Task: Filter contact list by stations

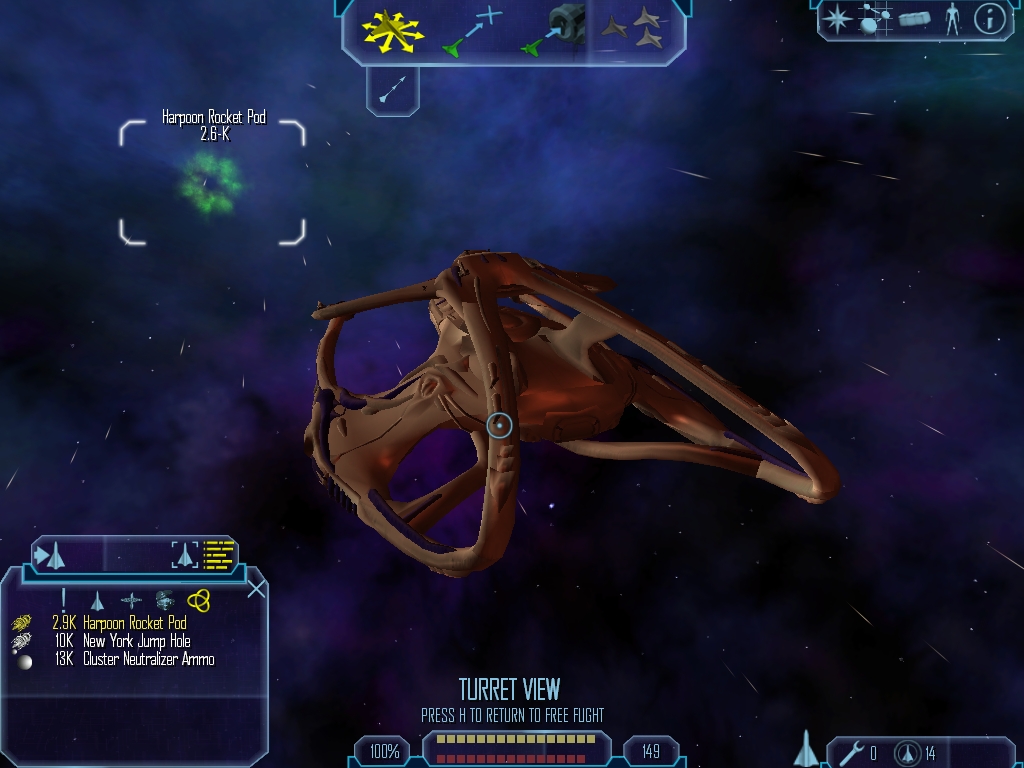Action: 131,600
